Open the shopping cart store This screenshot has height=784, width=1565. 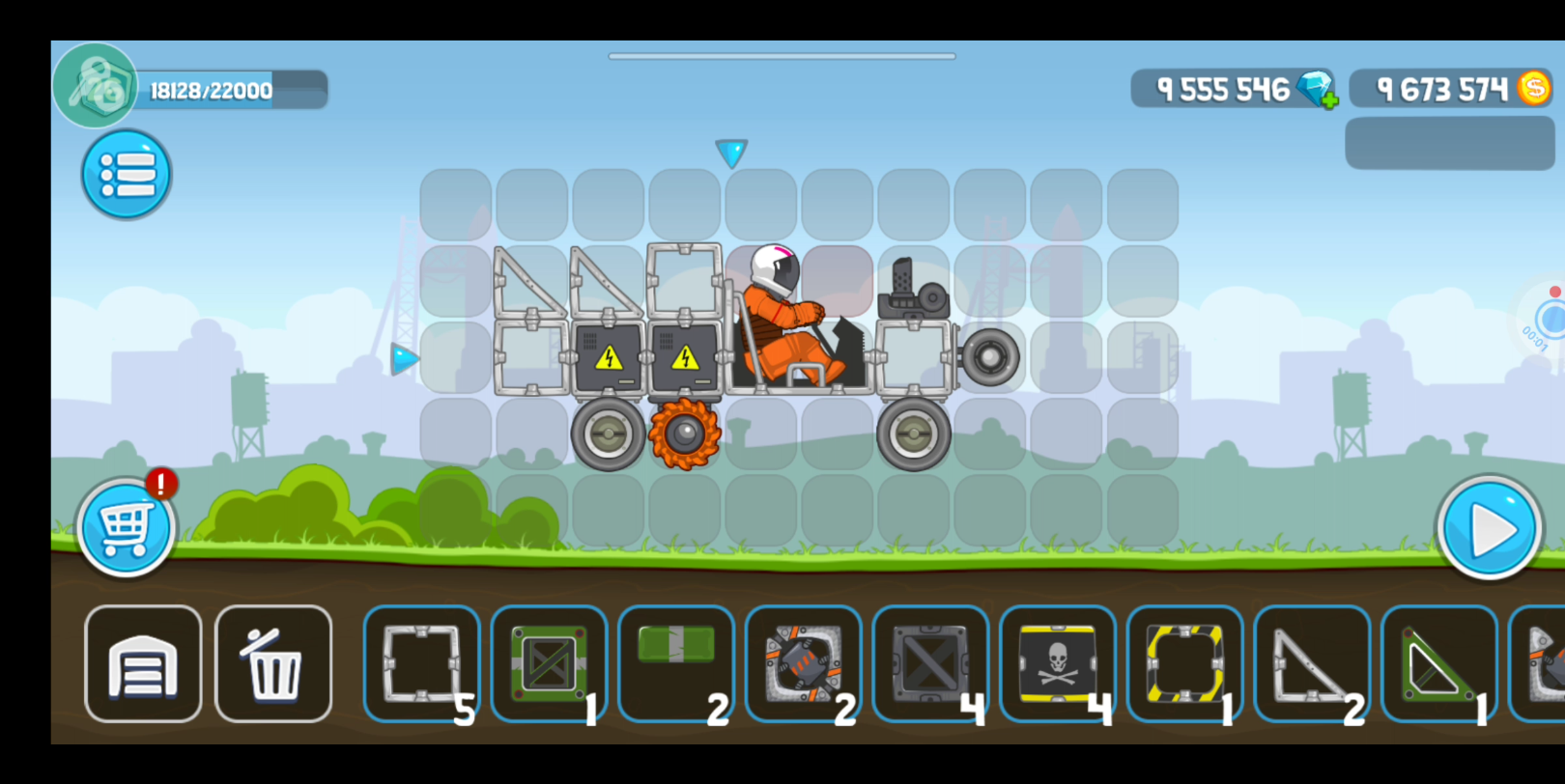[126, 528]
